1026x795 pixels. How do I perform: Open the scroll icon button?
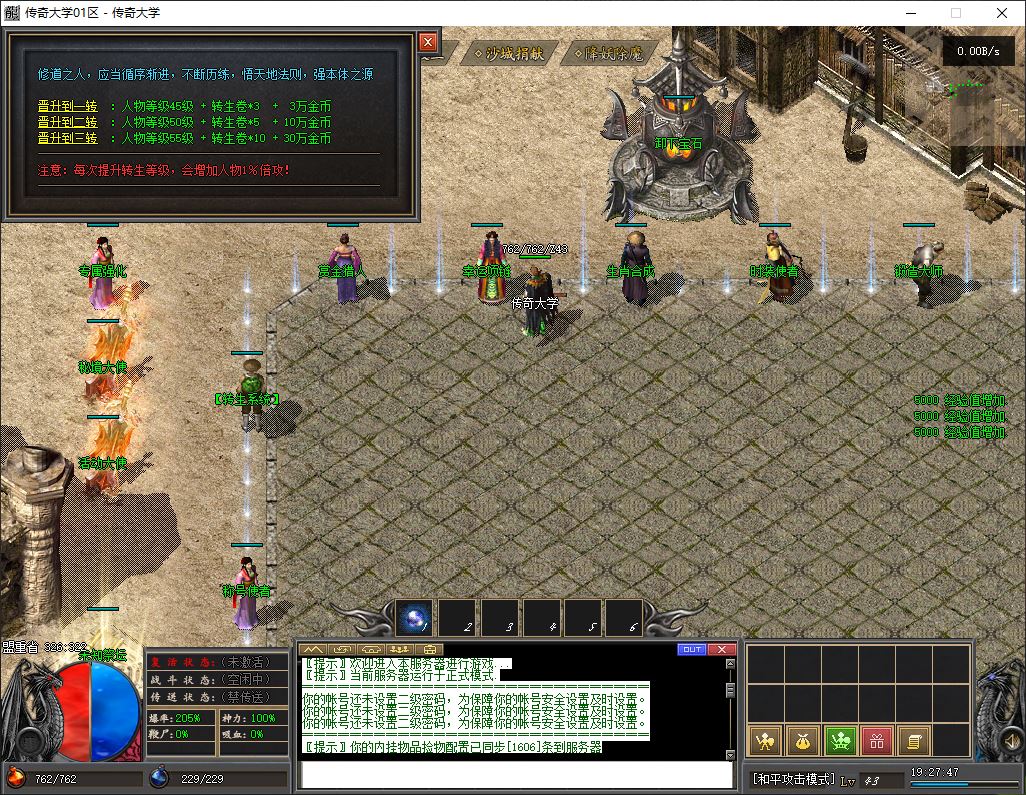(912, 740)
